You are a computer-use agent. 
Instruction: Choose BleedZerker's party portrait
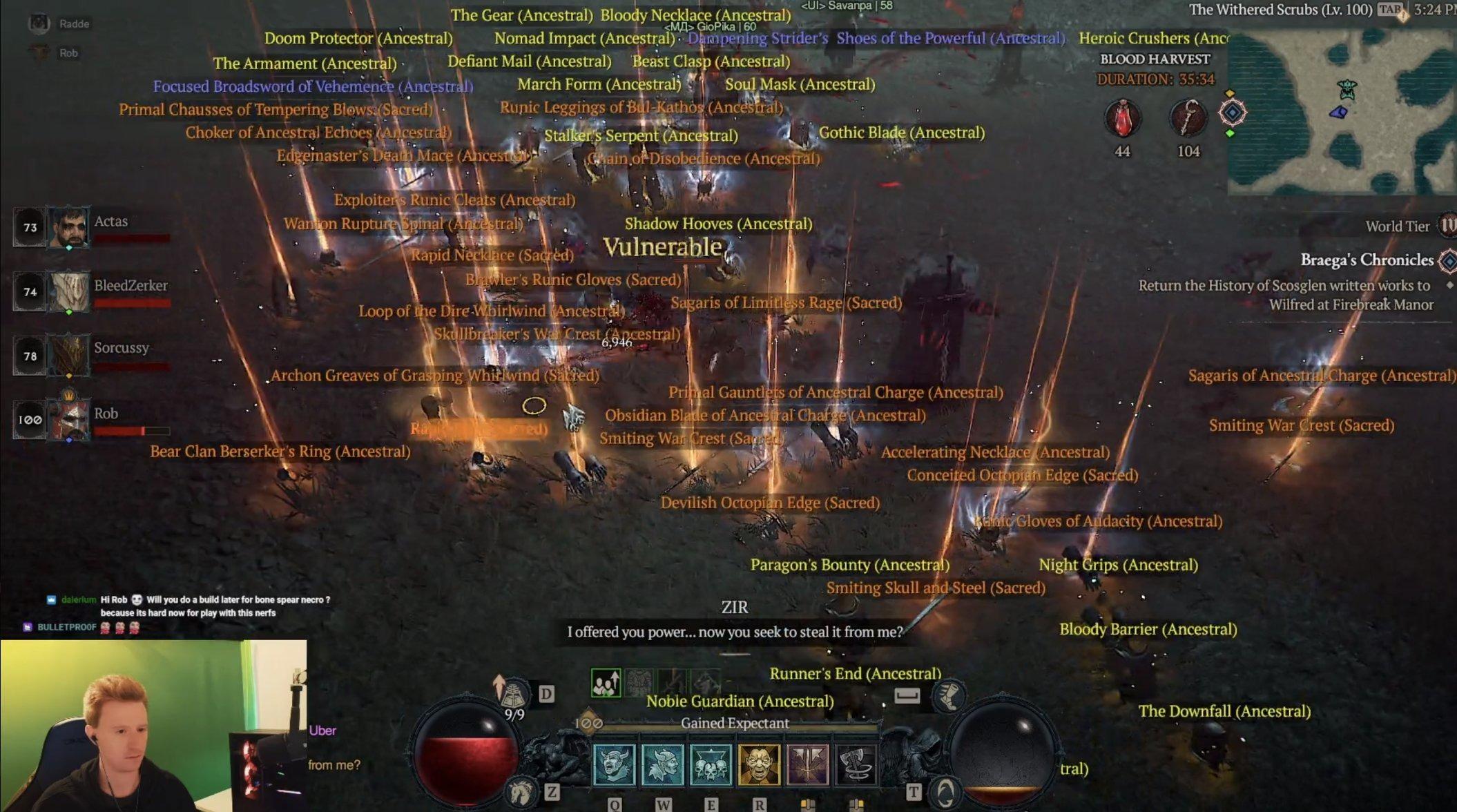[68, 291]
